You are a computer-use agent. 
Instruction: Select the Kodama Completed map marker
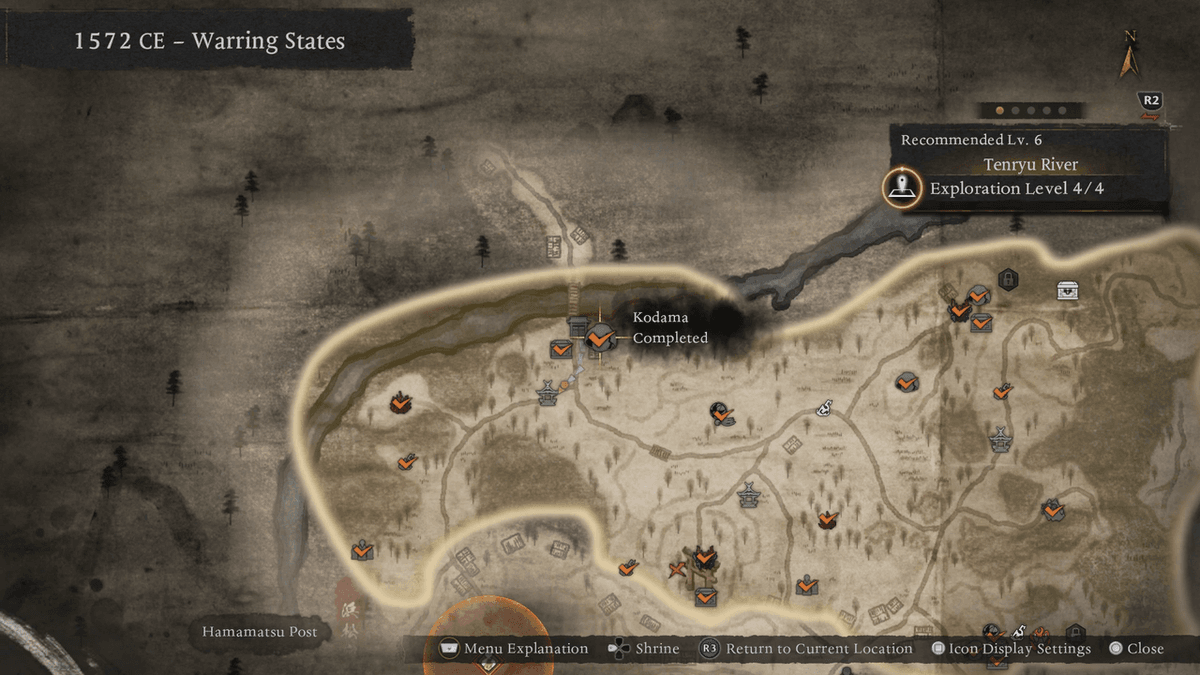(600, 338)
